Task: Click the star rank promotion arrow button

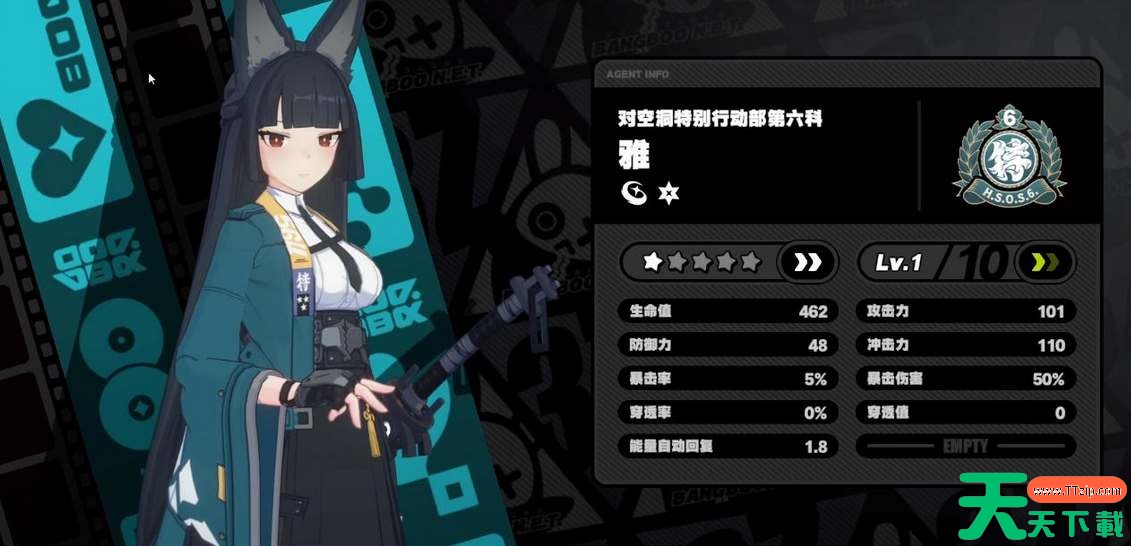Action: pos(807,263)
